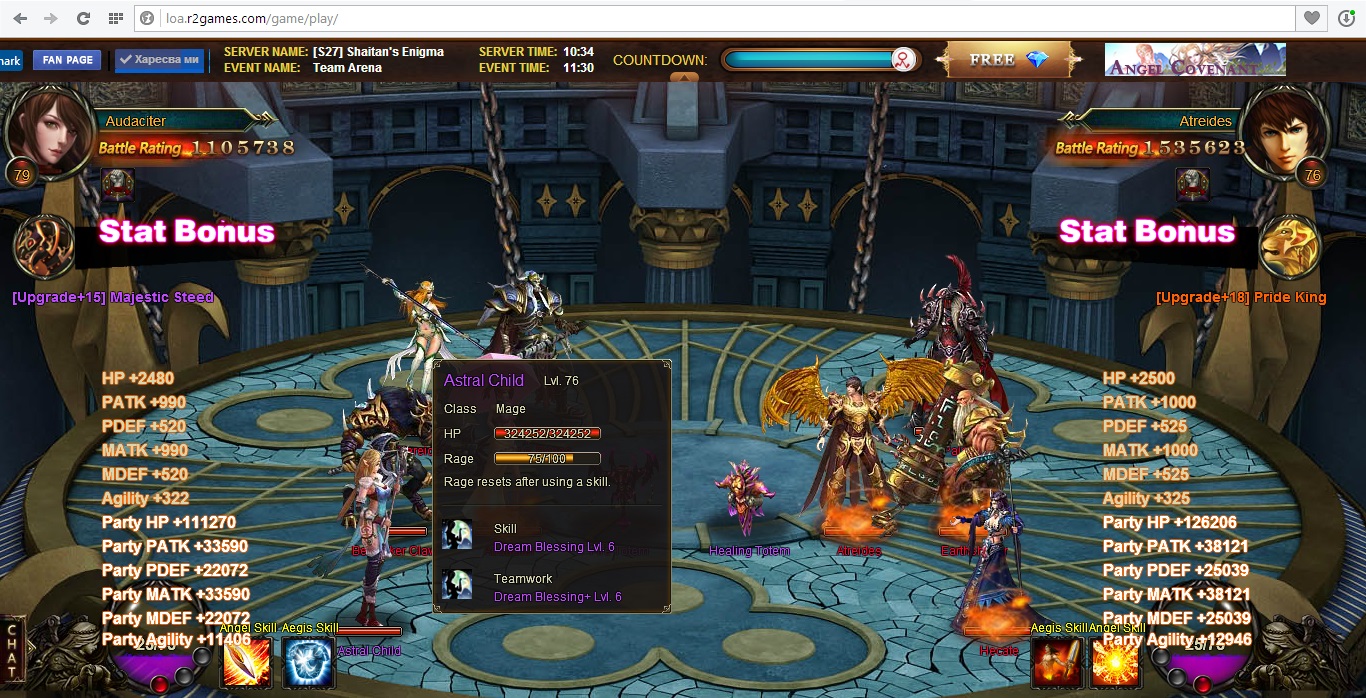Click the small icon under Audaciter's battle rating
The width and height of the screenshot is (1366, 698).
tap(117, 184)
